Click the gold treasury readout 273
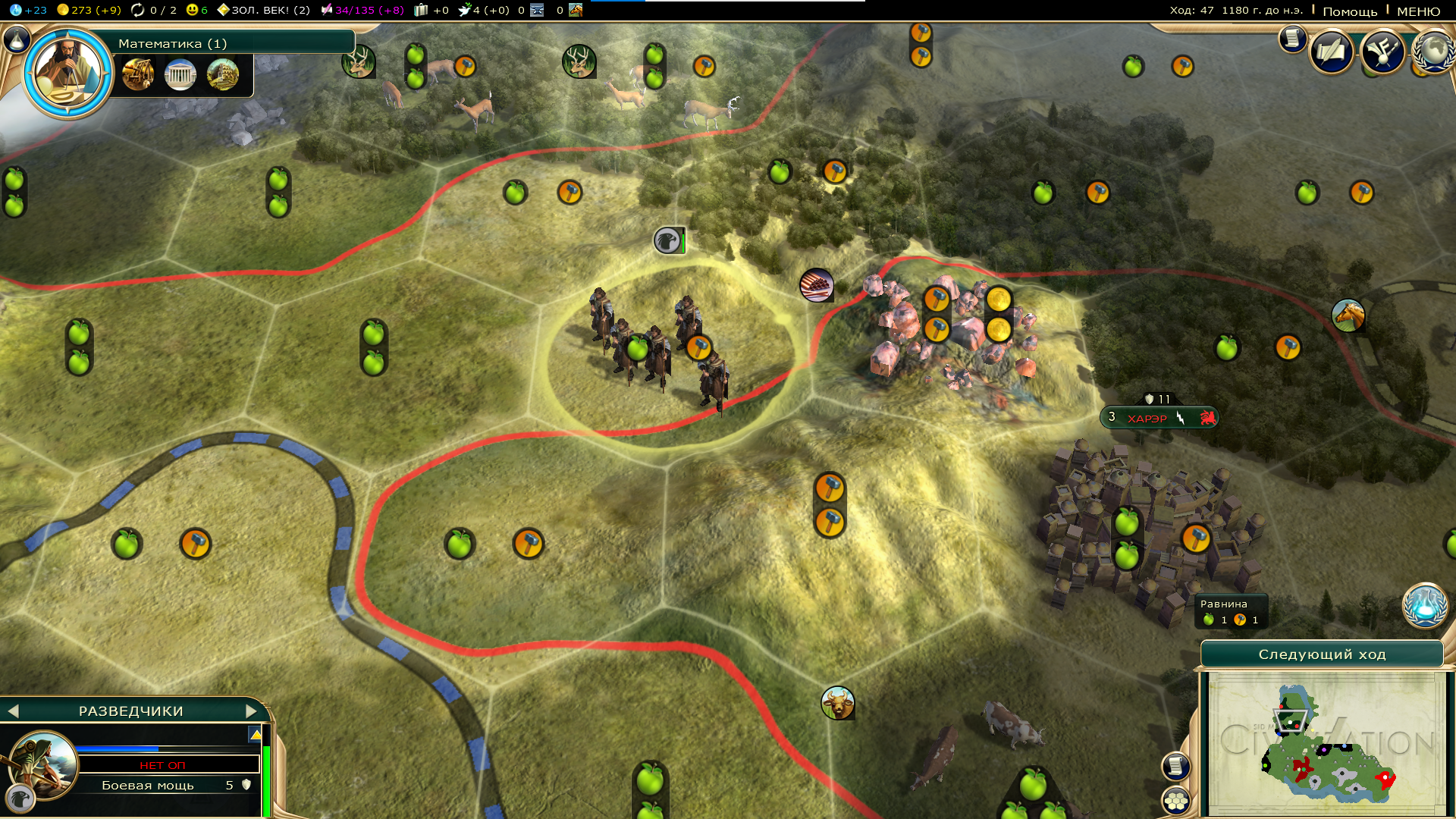The image size is (1456, 819). click(x=89, y=10)
